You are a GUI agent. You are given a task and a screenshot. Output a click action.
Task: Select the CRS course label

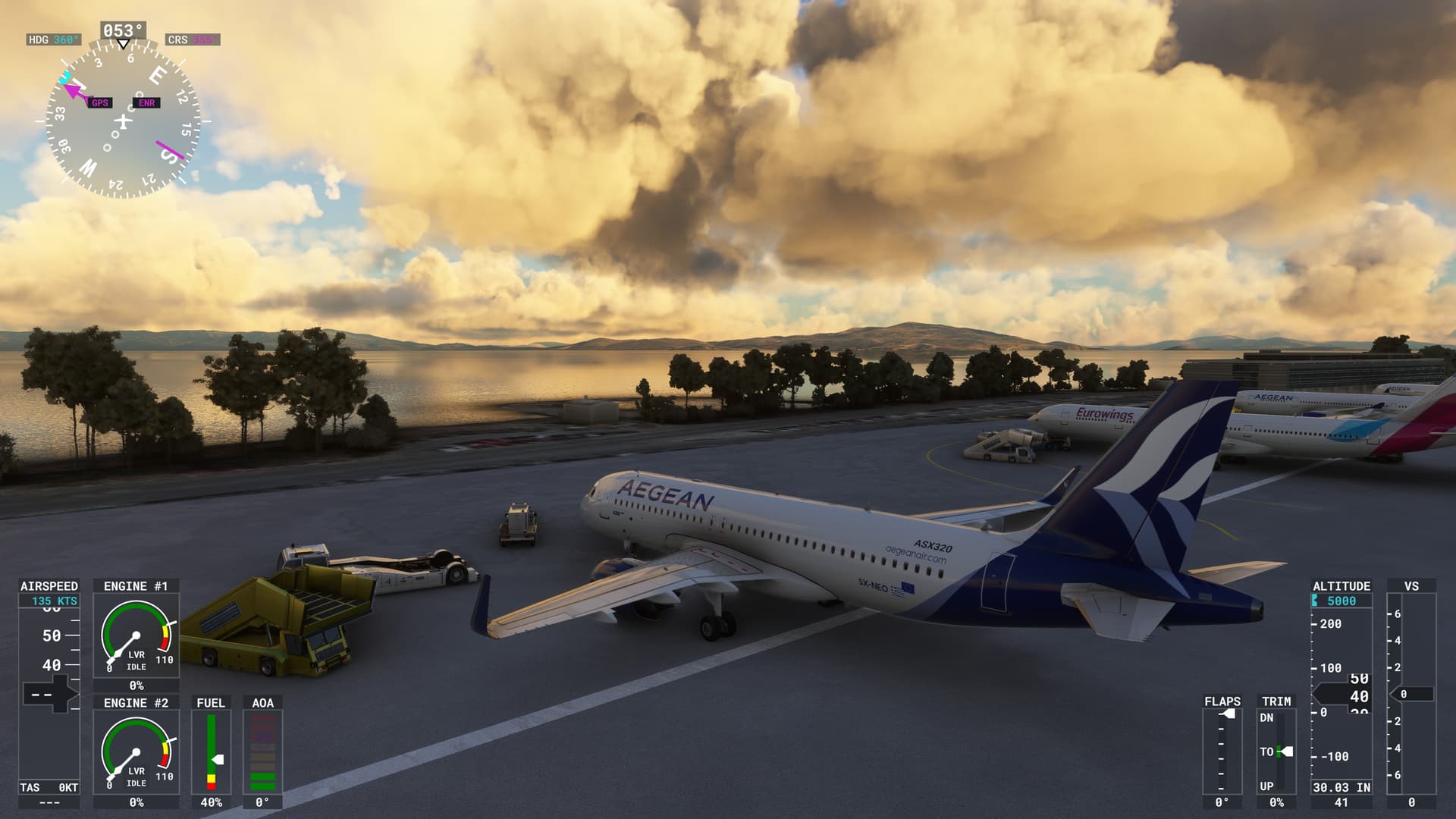click(x=192, y=39)
